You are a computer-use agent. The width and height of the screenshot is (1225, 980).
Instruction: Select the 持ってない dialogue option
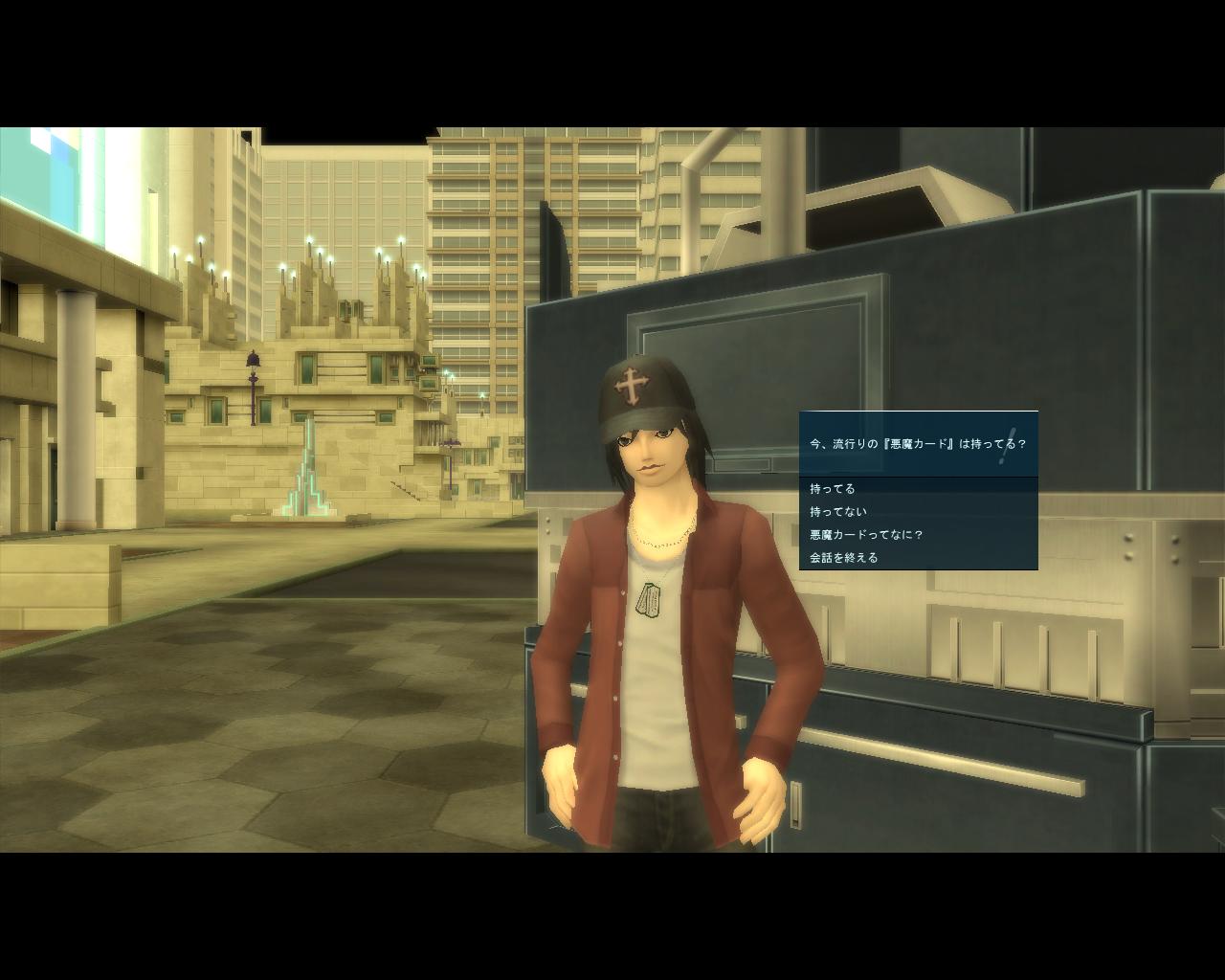pyautogui.click(x=838, y=512)
